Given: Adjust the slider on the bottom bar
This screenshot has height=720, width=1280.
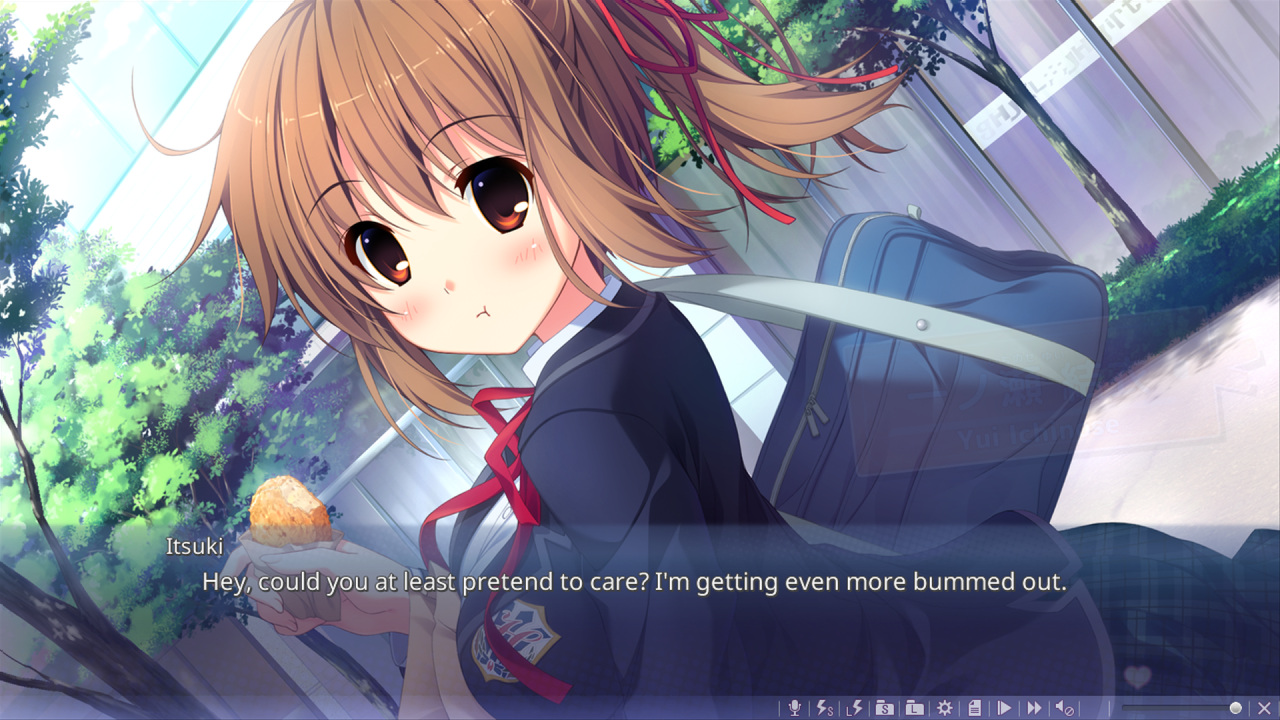Looking at the screenshot, I should tap(1235, 708).
